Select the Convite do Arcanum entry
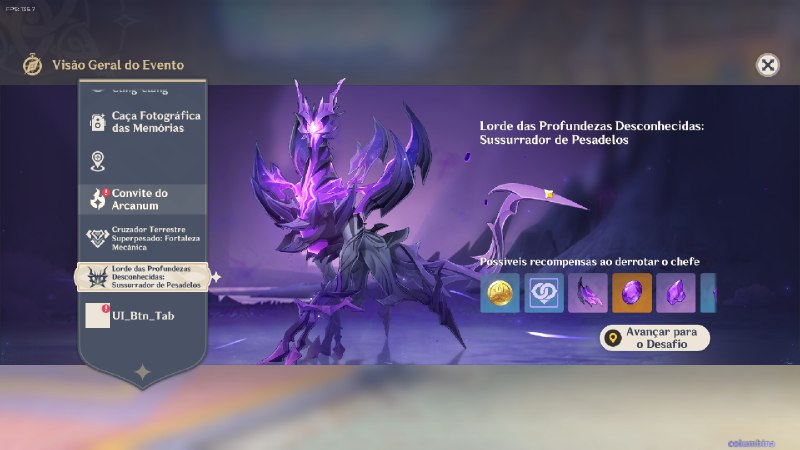Screen dimensions: 800x450 click(140, 198)
